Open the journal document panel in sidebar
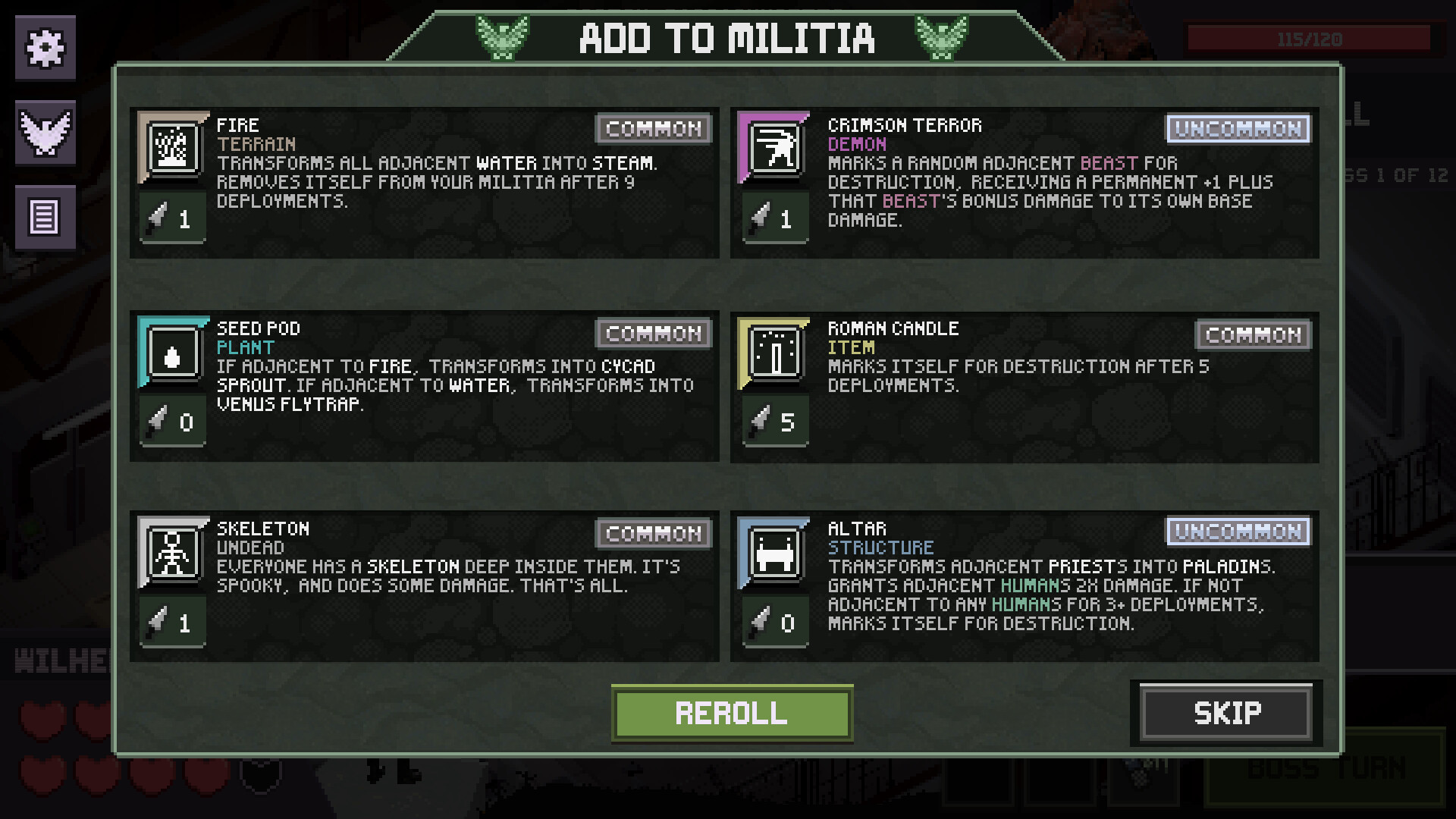 click(45, 218)
